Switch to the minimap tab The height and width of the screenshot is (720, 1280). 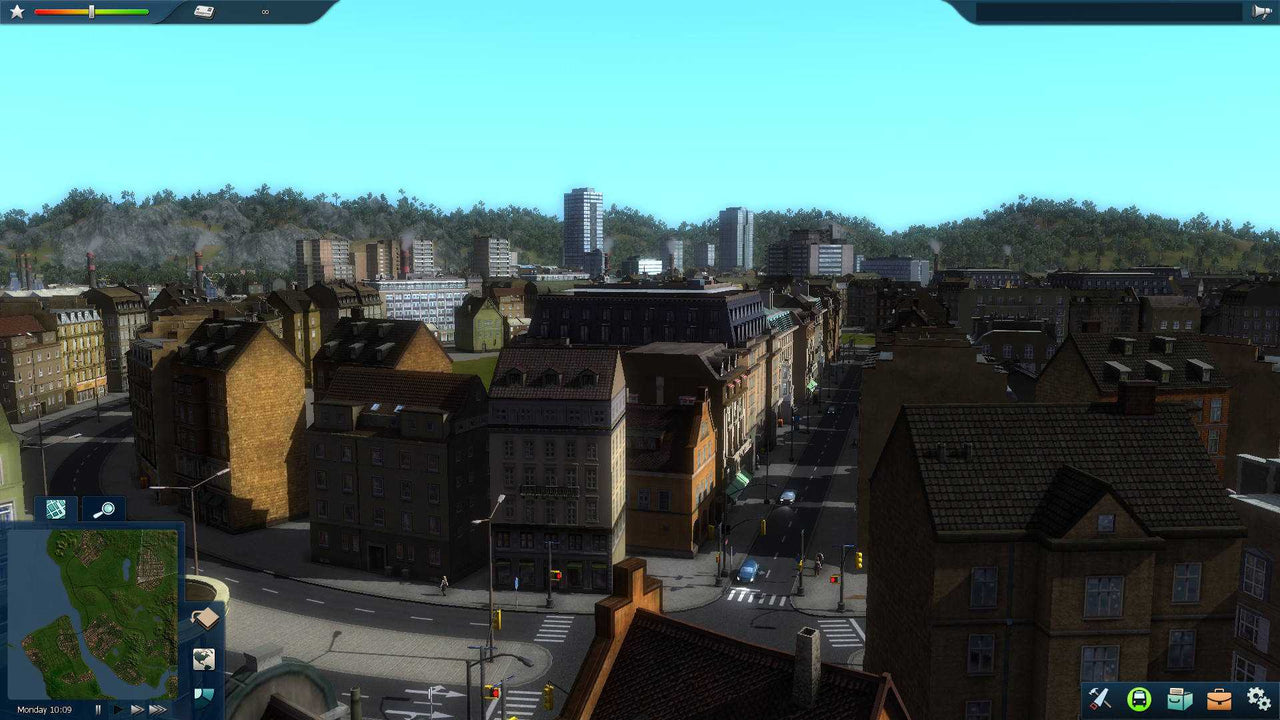pos(55,510)
